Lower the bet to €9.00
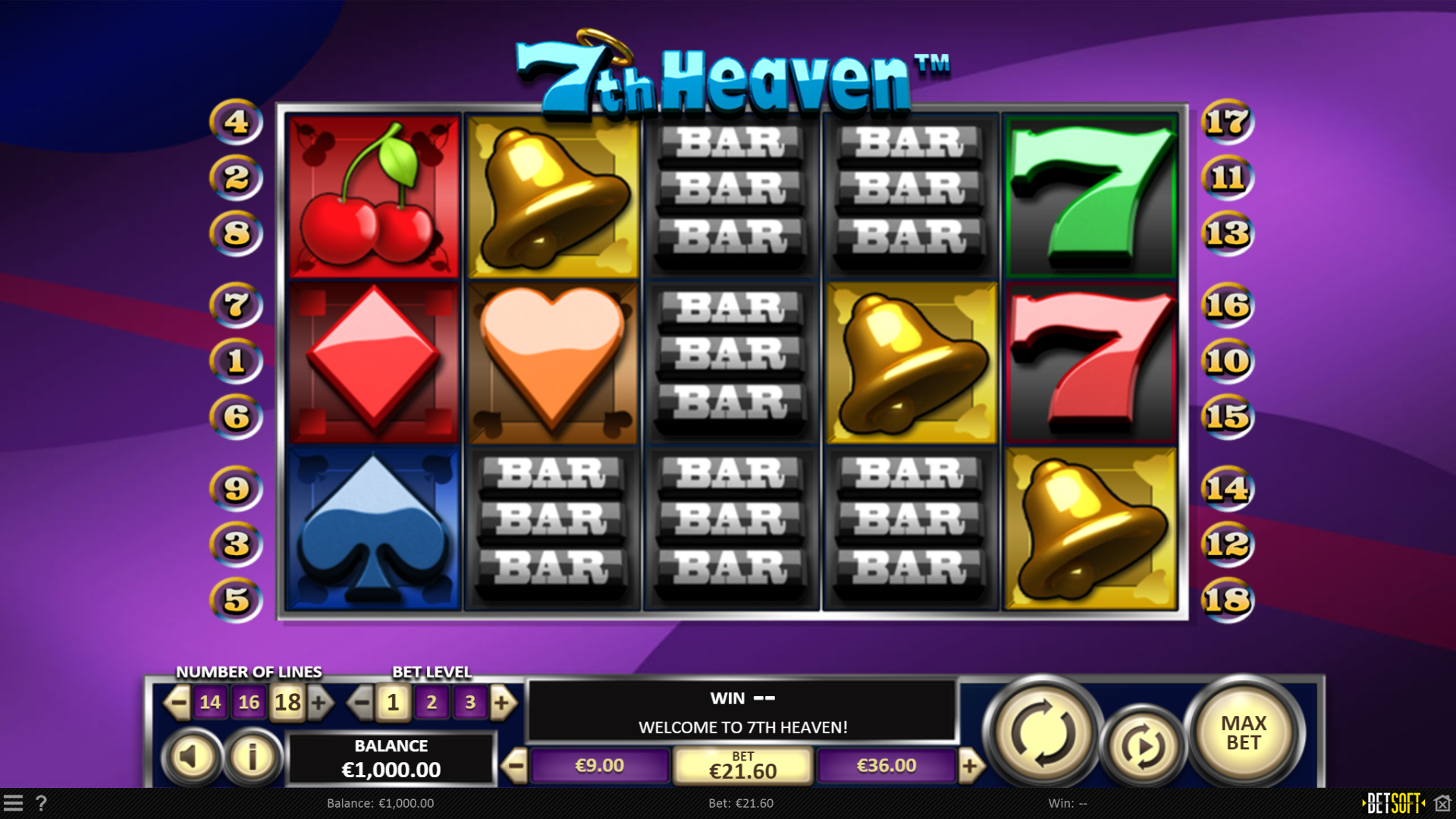The image size is (1456, 819). click(x=600, y=765)
